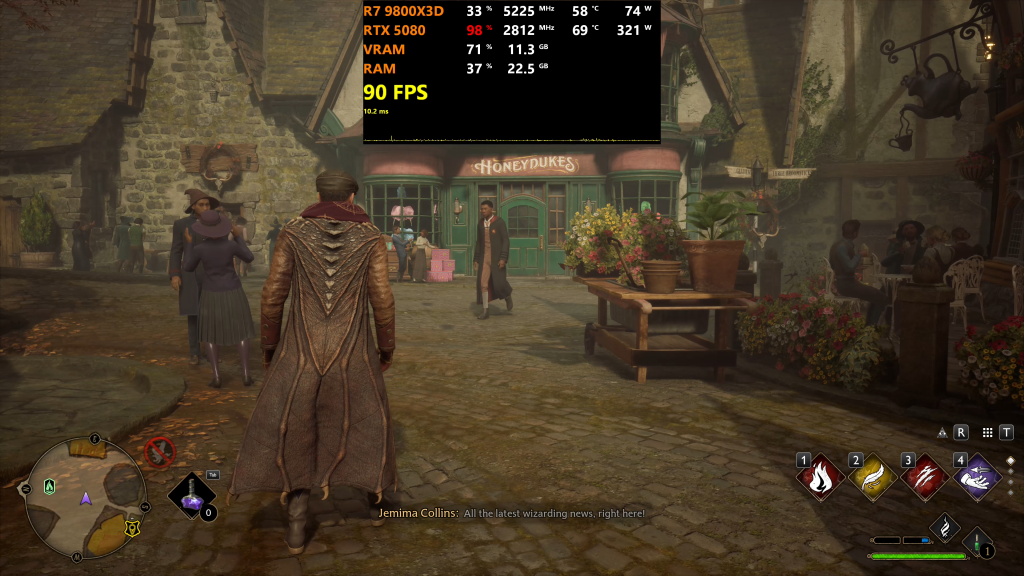Select the purple potion tool slot
The image size is (1024, 576).
click(190, 495)
